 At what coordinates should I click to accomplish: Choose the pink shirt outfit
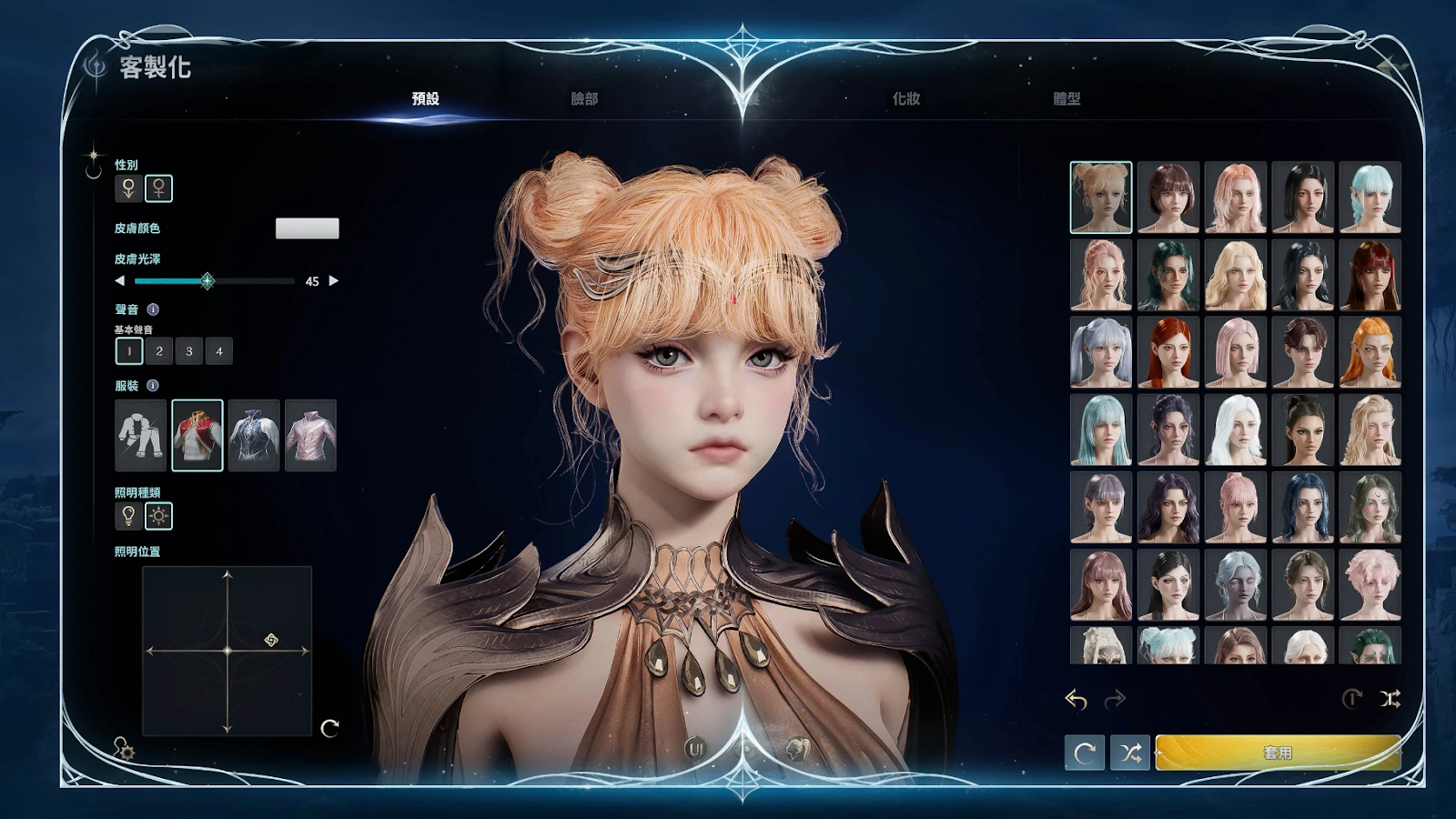[x=310, y=435]
